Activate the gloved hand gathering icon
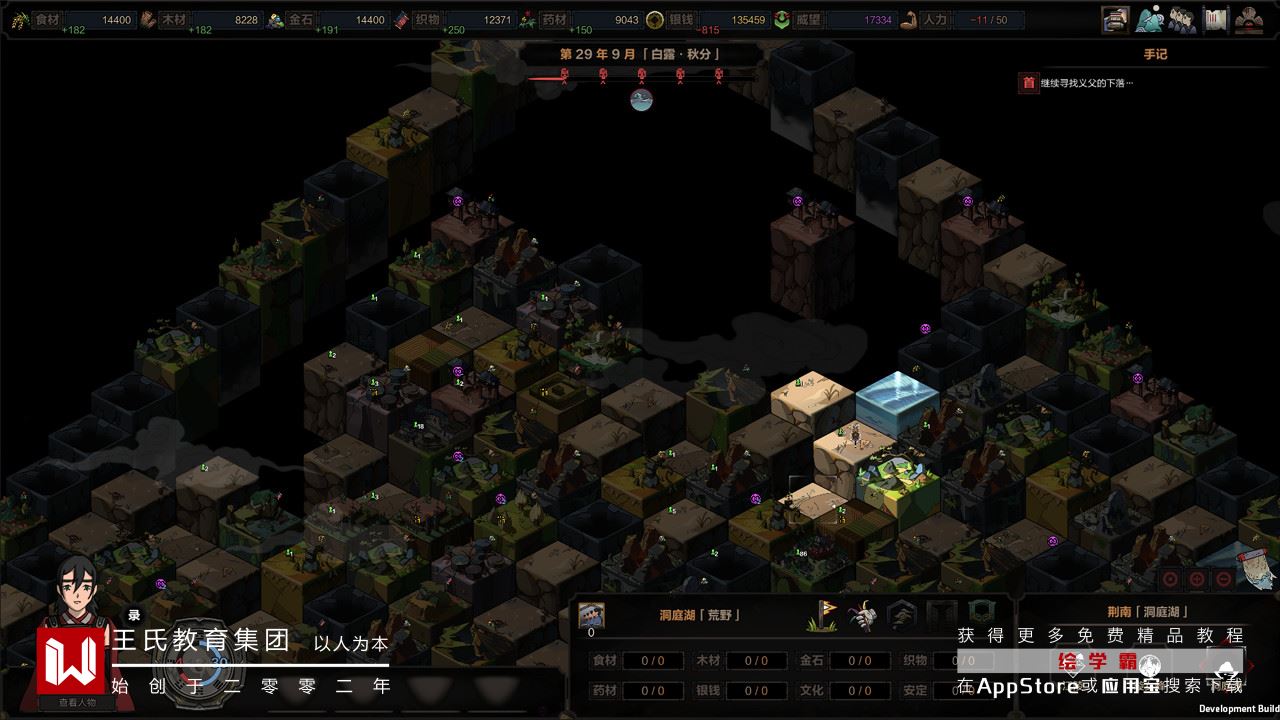Image resolution: width=1280 pixels, height=720 pixels. pos(862,615)
